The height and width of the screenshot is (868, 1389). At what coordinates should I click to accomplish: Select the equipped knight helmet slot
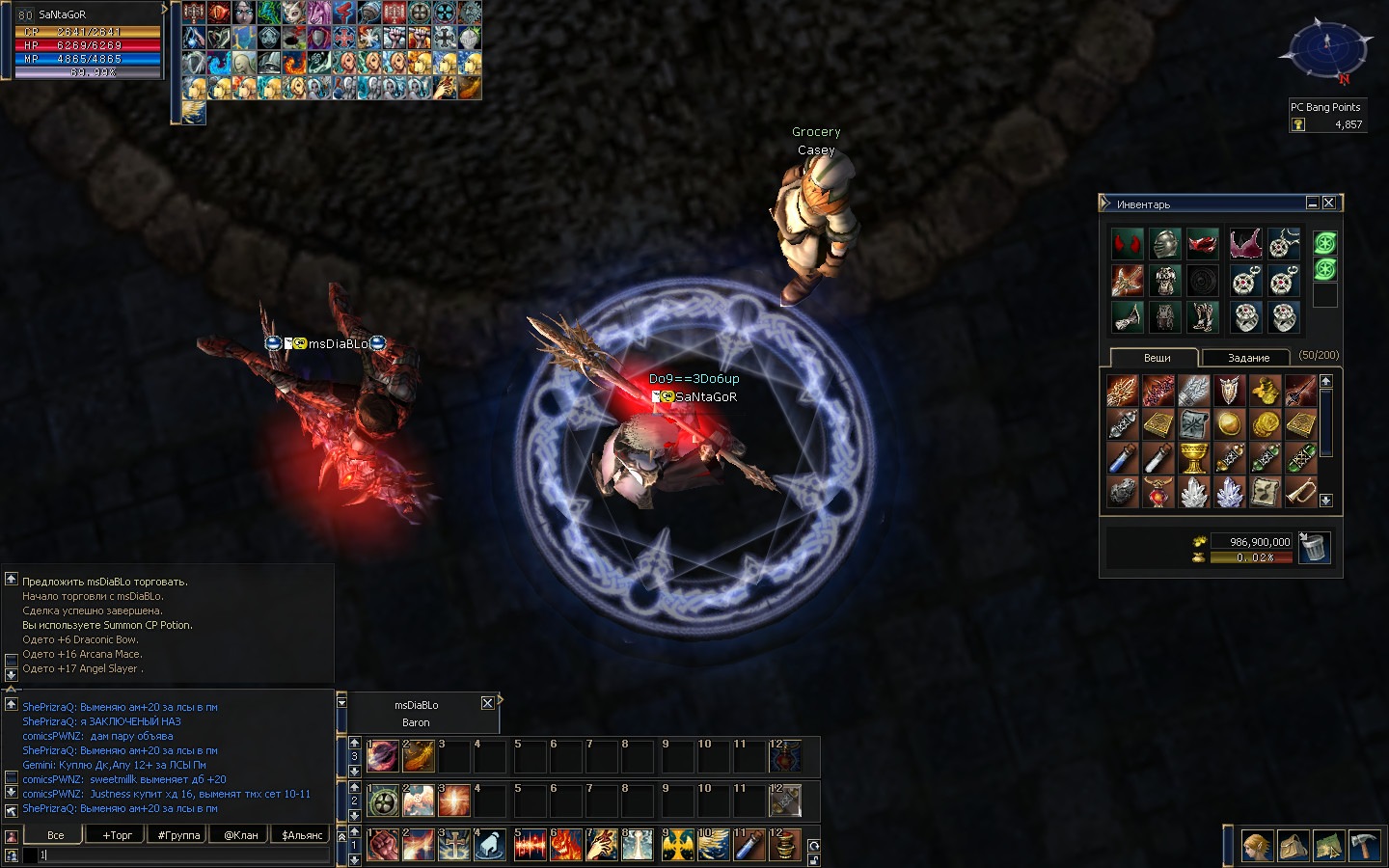click(1164, 244)
